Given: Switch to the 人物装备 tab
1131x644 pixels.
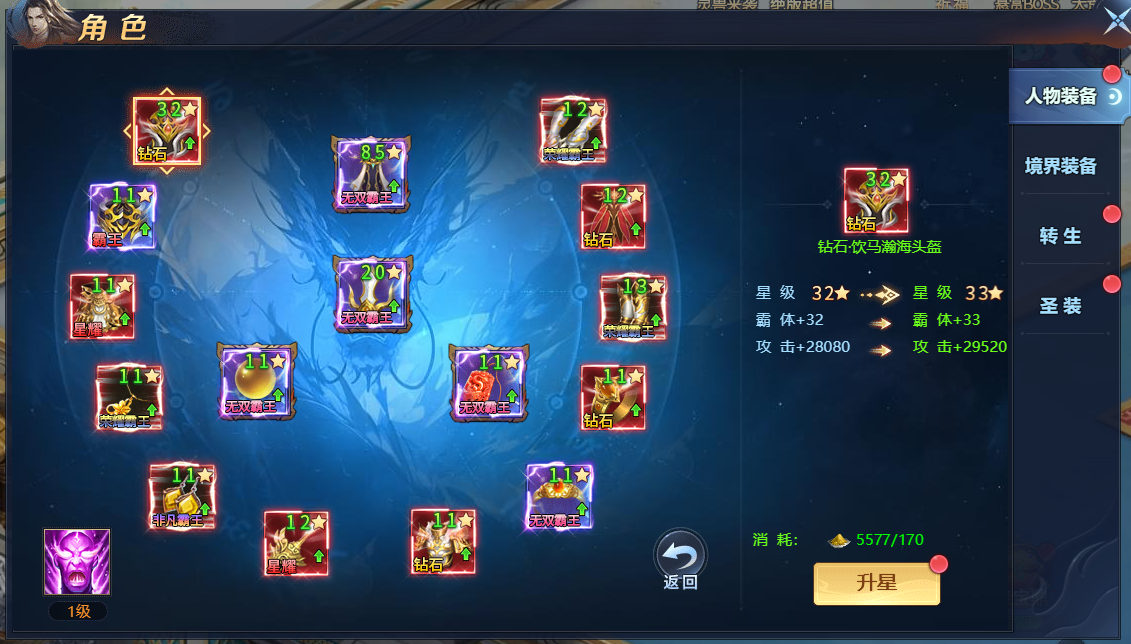Looking at the screenshot, I should pos(1061,96).
